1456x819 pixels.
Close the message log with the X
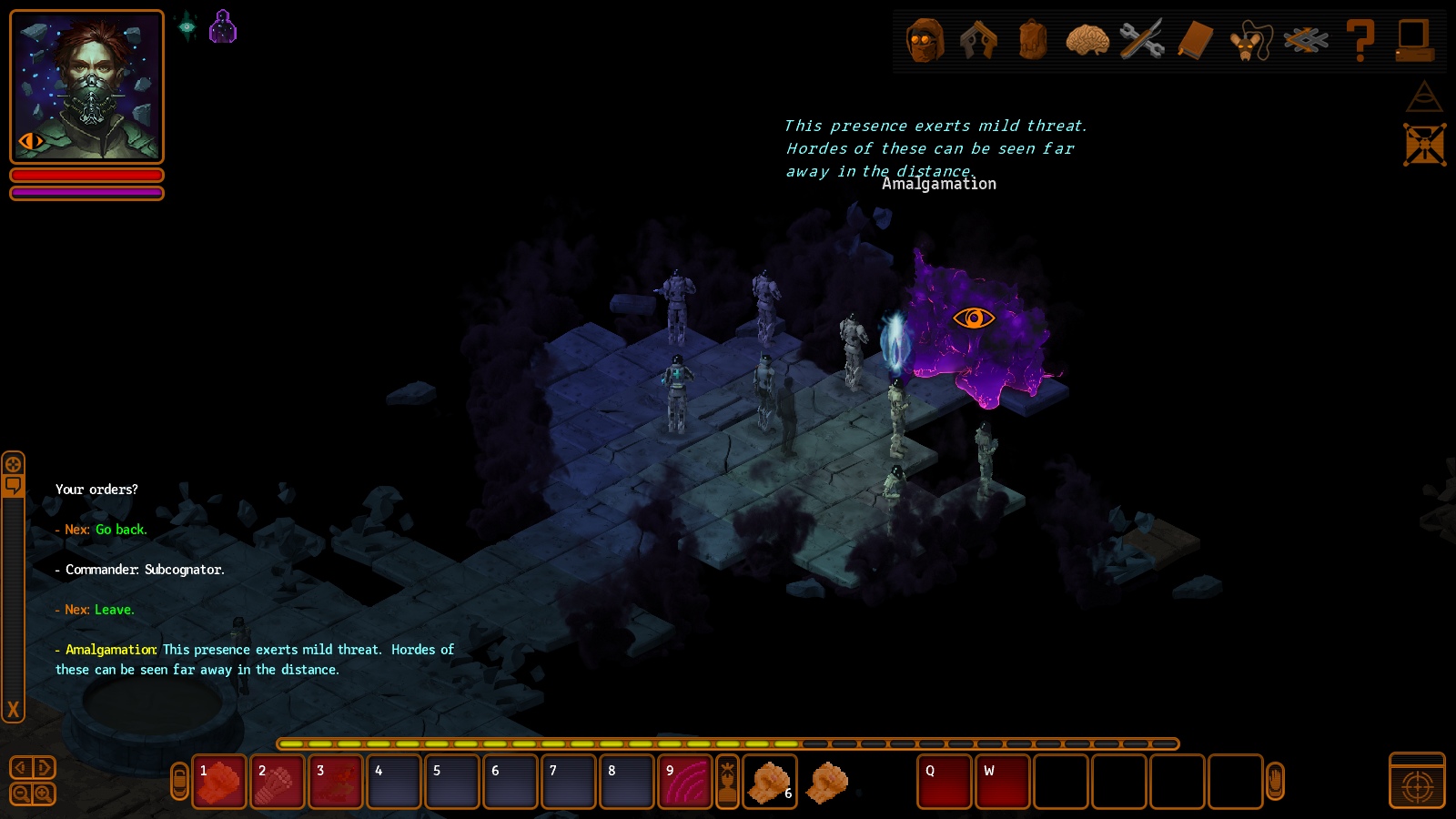point(13,709)
